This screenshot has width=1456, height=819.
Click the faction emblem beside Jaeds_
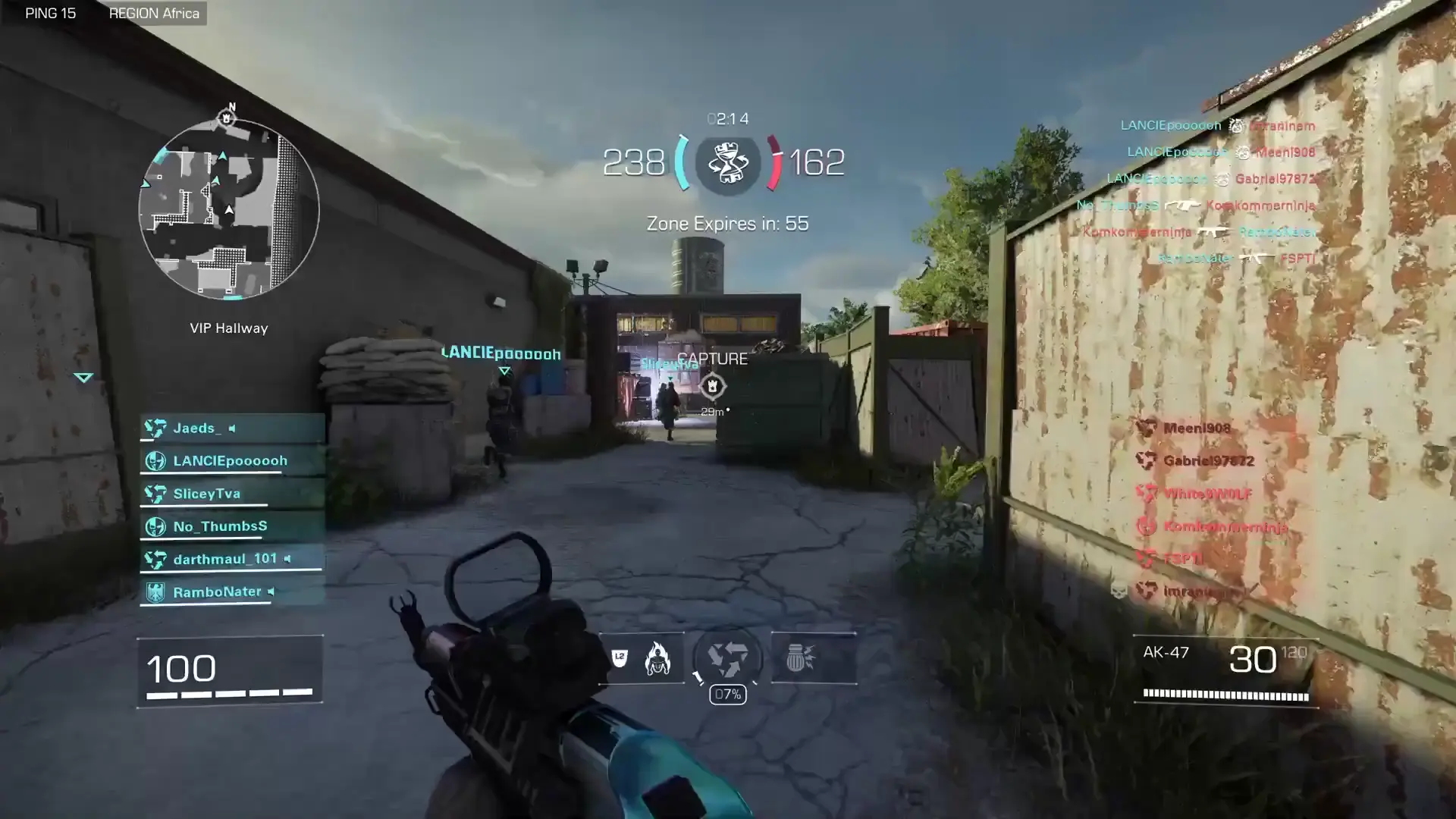tap(157, 428)
